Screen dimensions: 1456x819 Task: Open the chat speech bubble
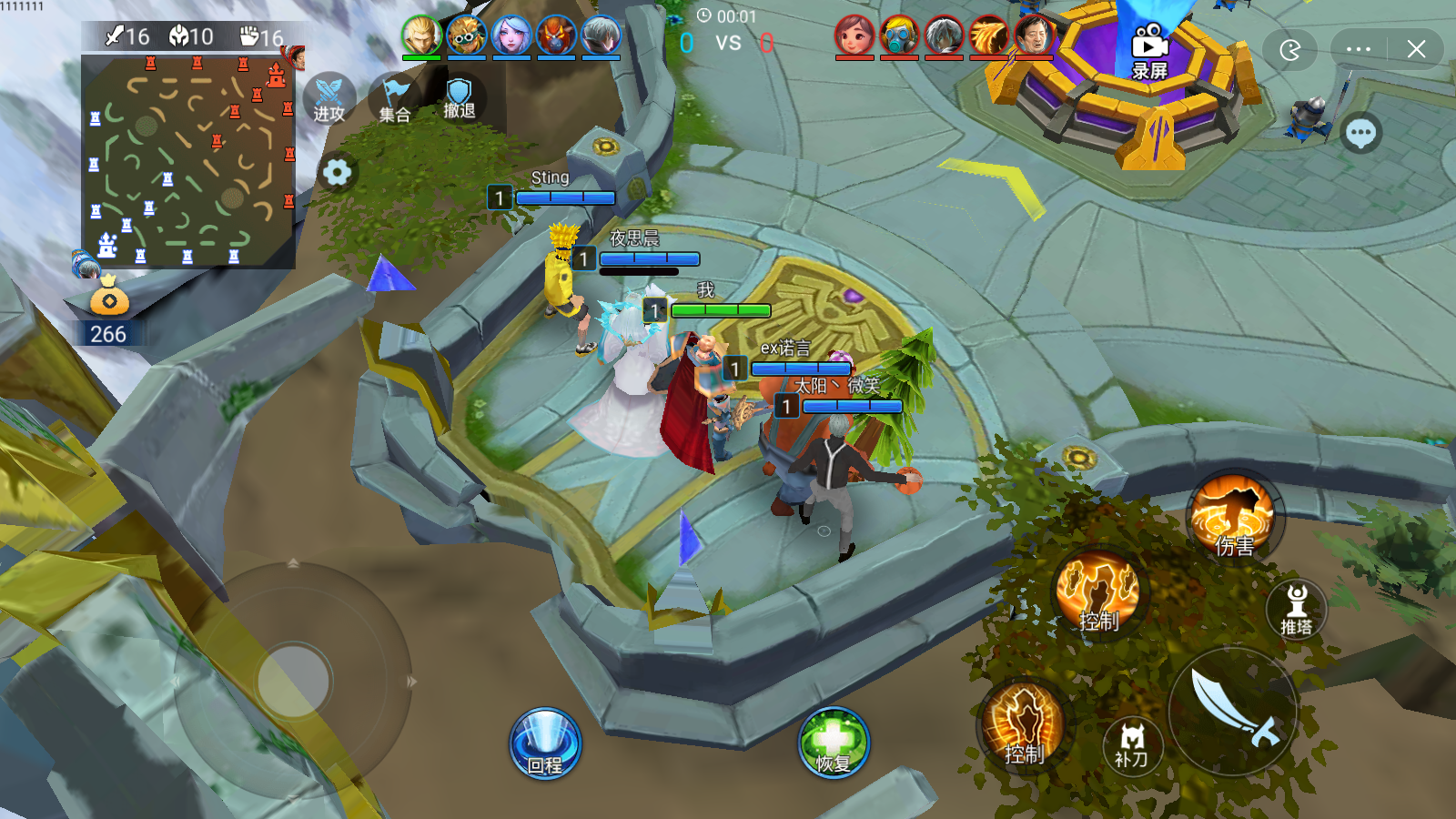1360,134
